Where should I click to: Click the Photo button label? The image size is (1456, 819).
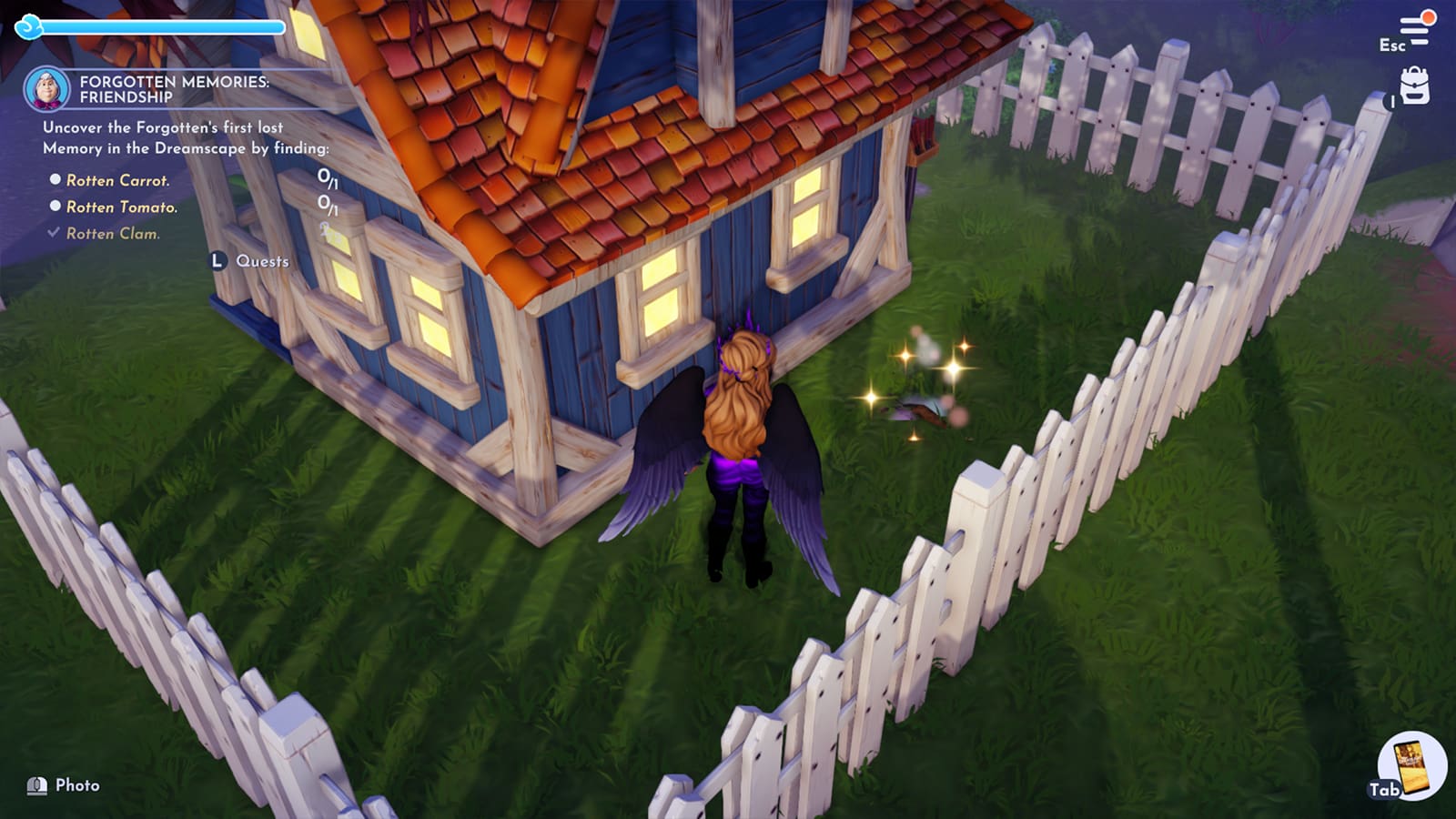coord(80,784)
